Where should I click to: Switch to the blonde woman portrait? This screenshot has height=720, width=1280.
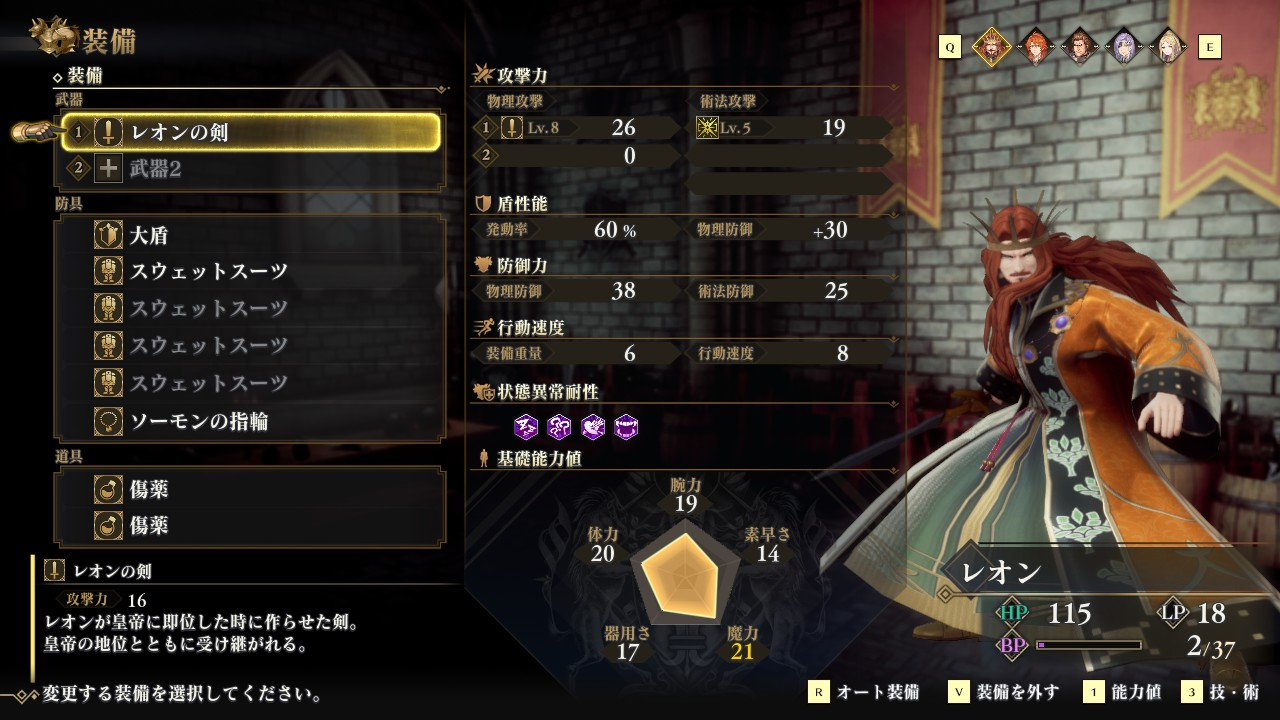coord(1166,46)
